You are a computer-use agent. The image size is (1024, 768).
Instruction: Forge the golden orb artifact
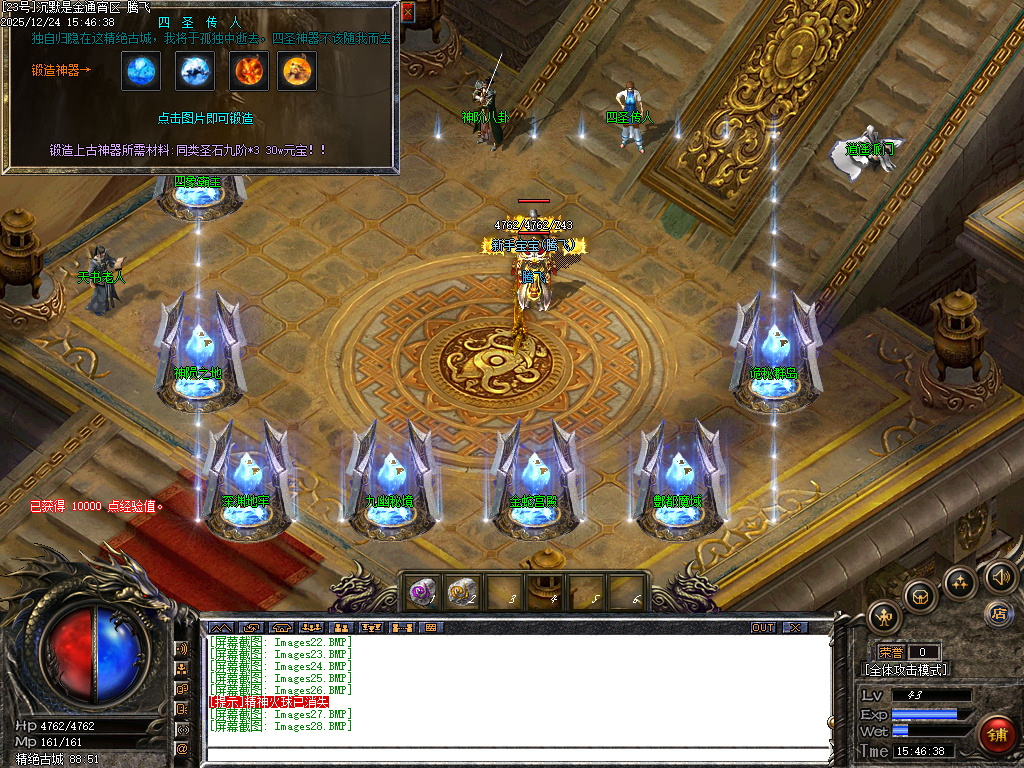(x=297, y=71)
